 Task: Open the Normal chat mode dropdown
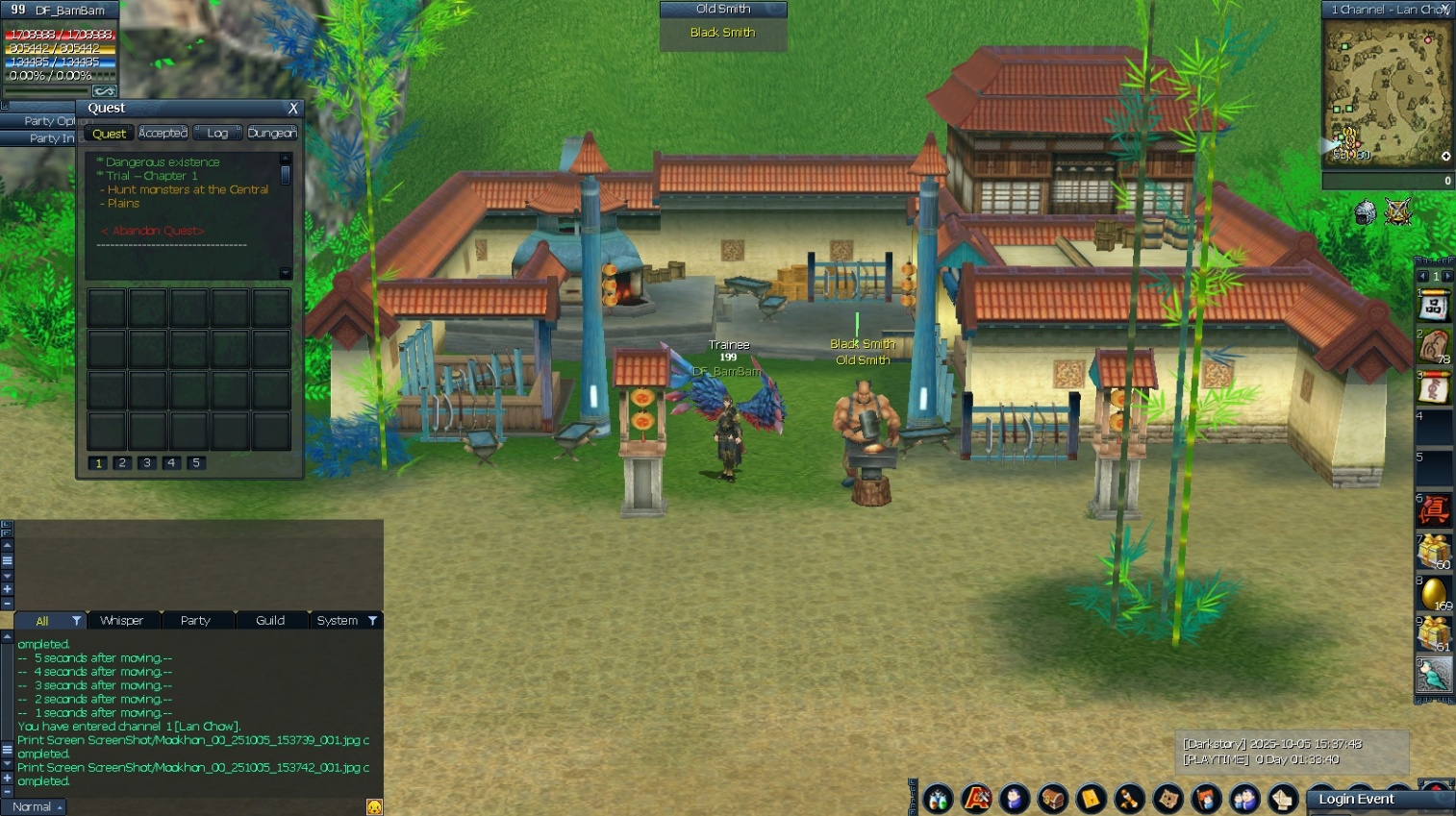click(x=37, y=806)
